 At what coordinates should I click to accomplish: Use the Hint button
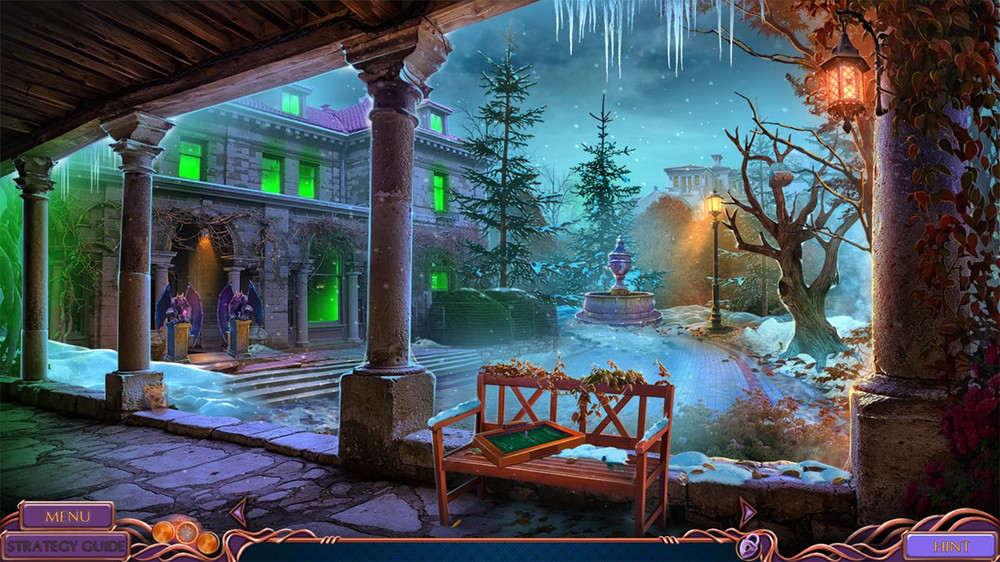tap(949, 546)
